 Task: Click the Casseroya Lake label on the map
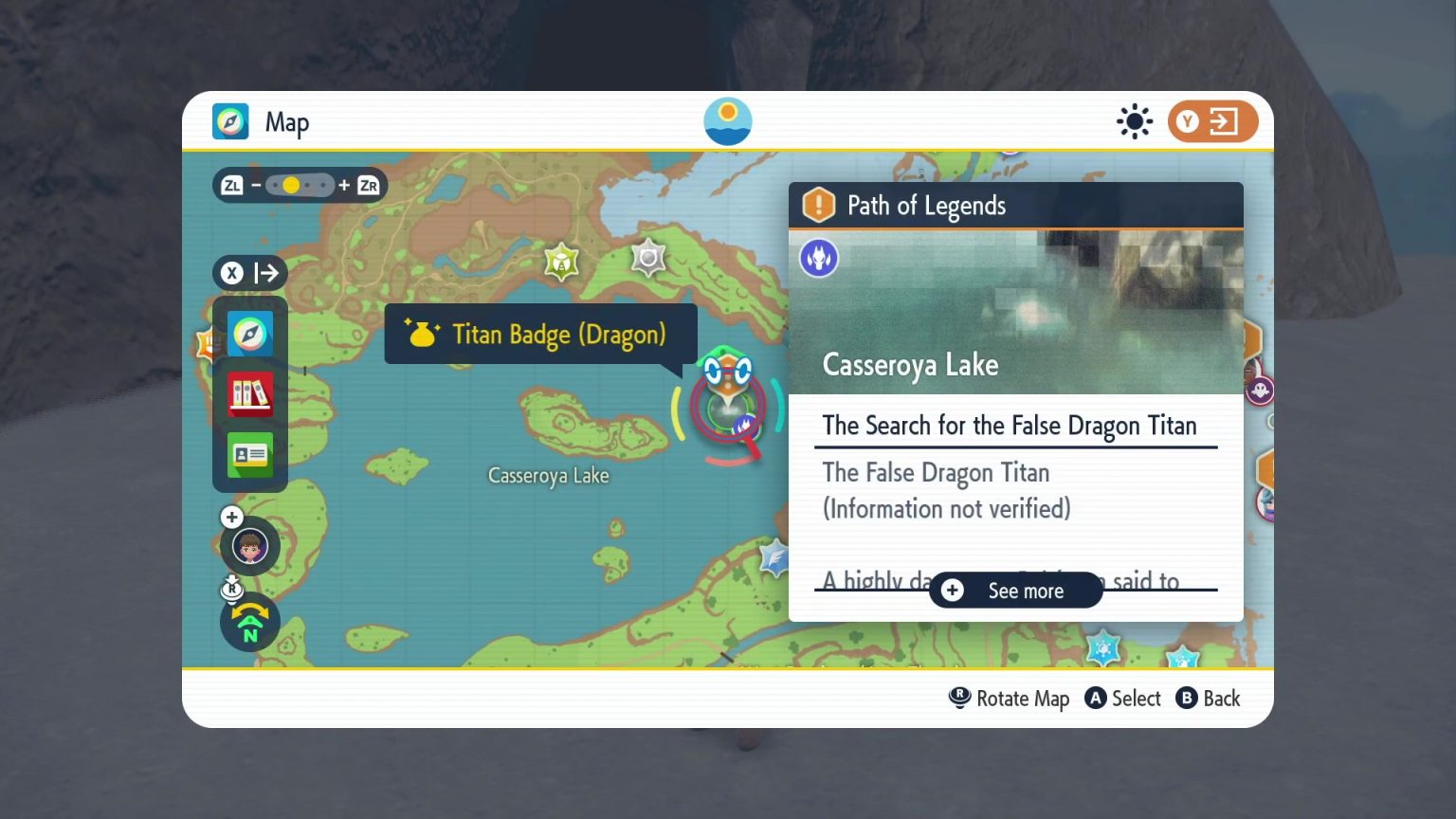tap(548, 475)
